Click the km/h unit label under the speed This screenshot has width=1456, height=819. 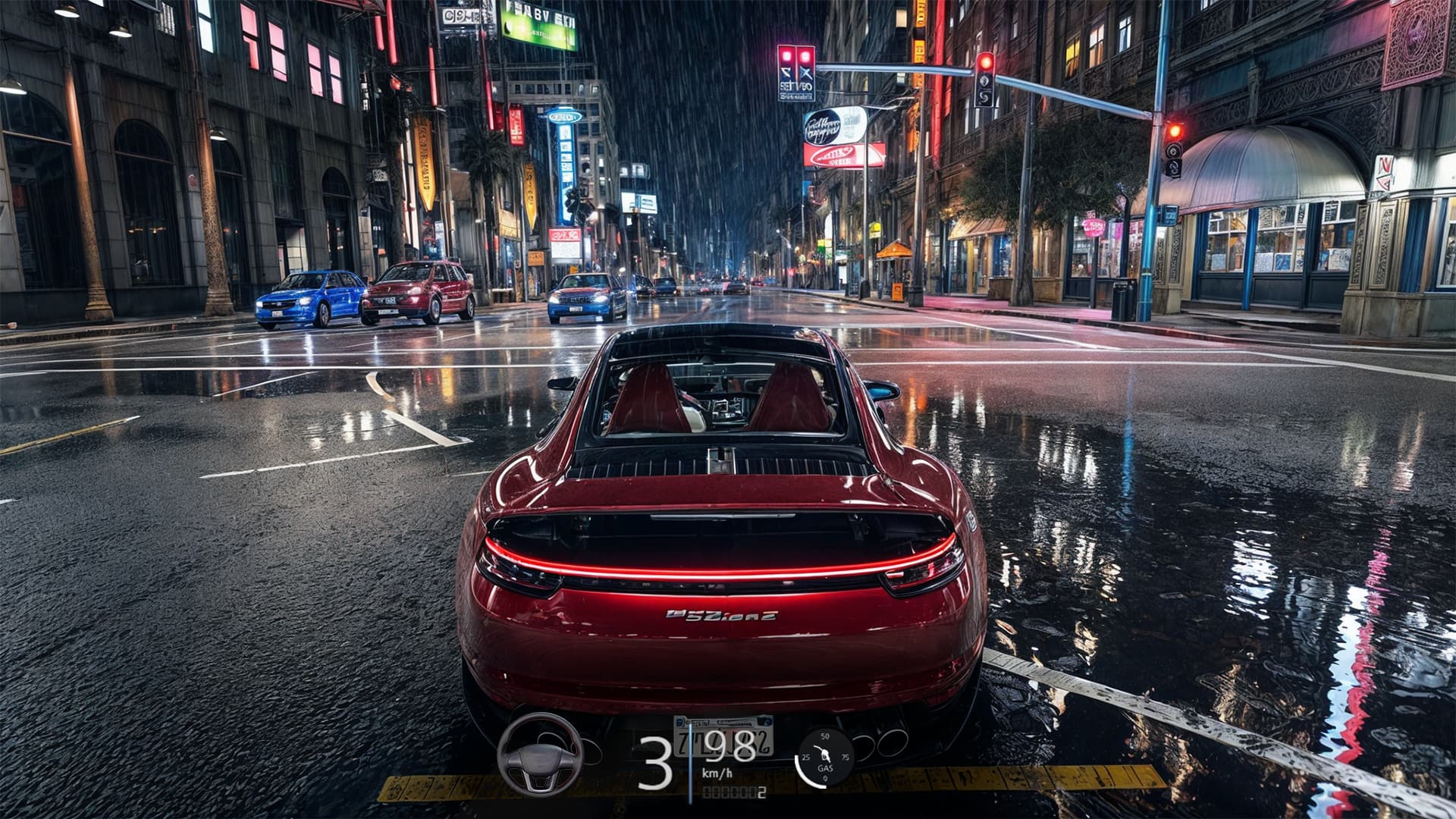pos(717,773)
